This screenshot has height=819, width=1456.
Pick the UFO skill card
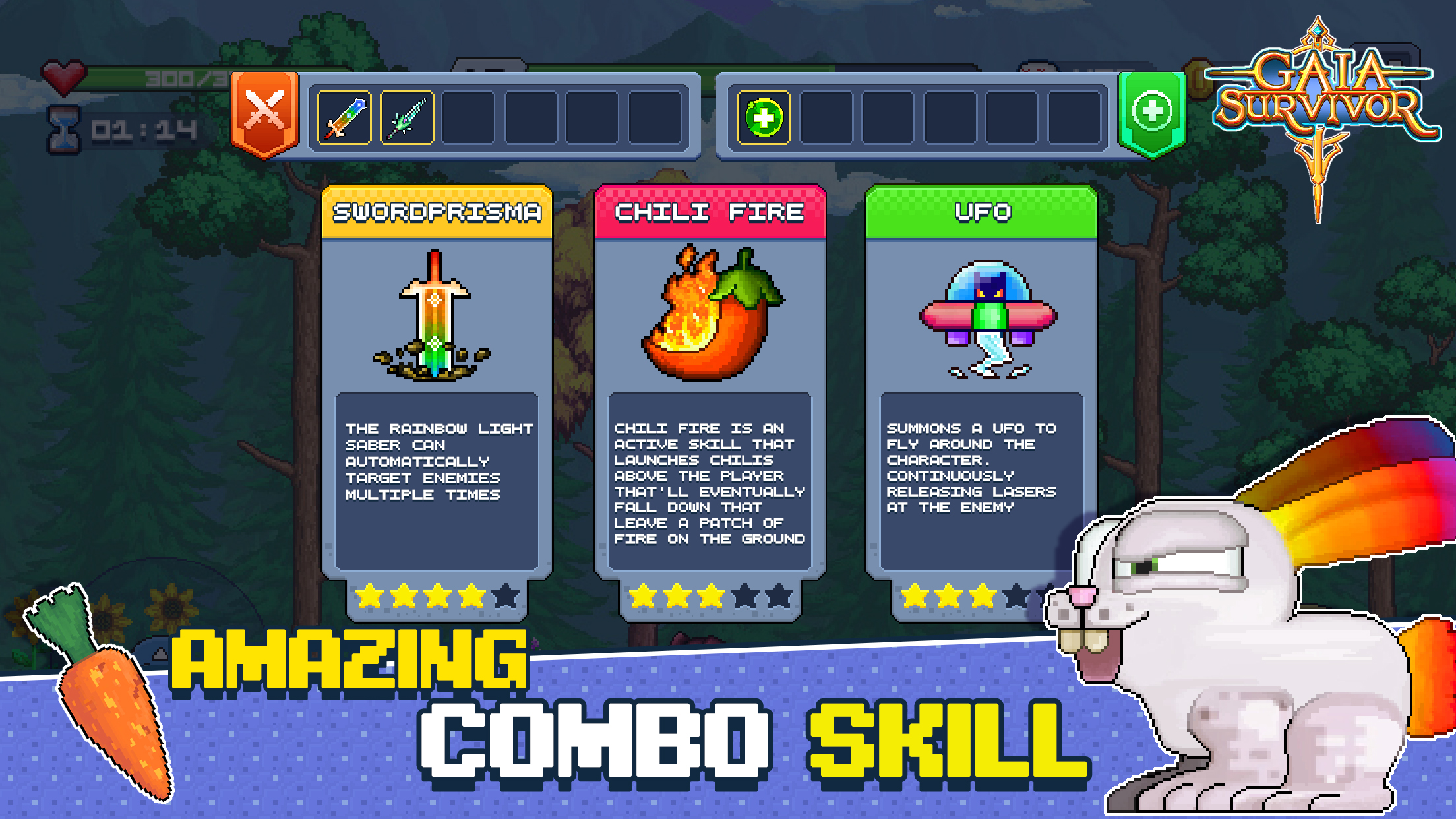[981, 382]
